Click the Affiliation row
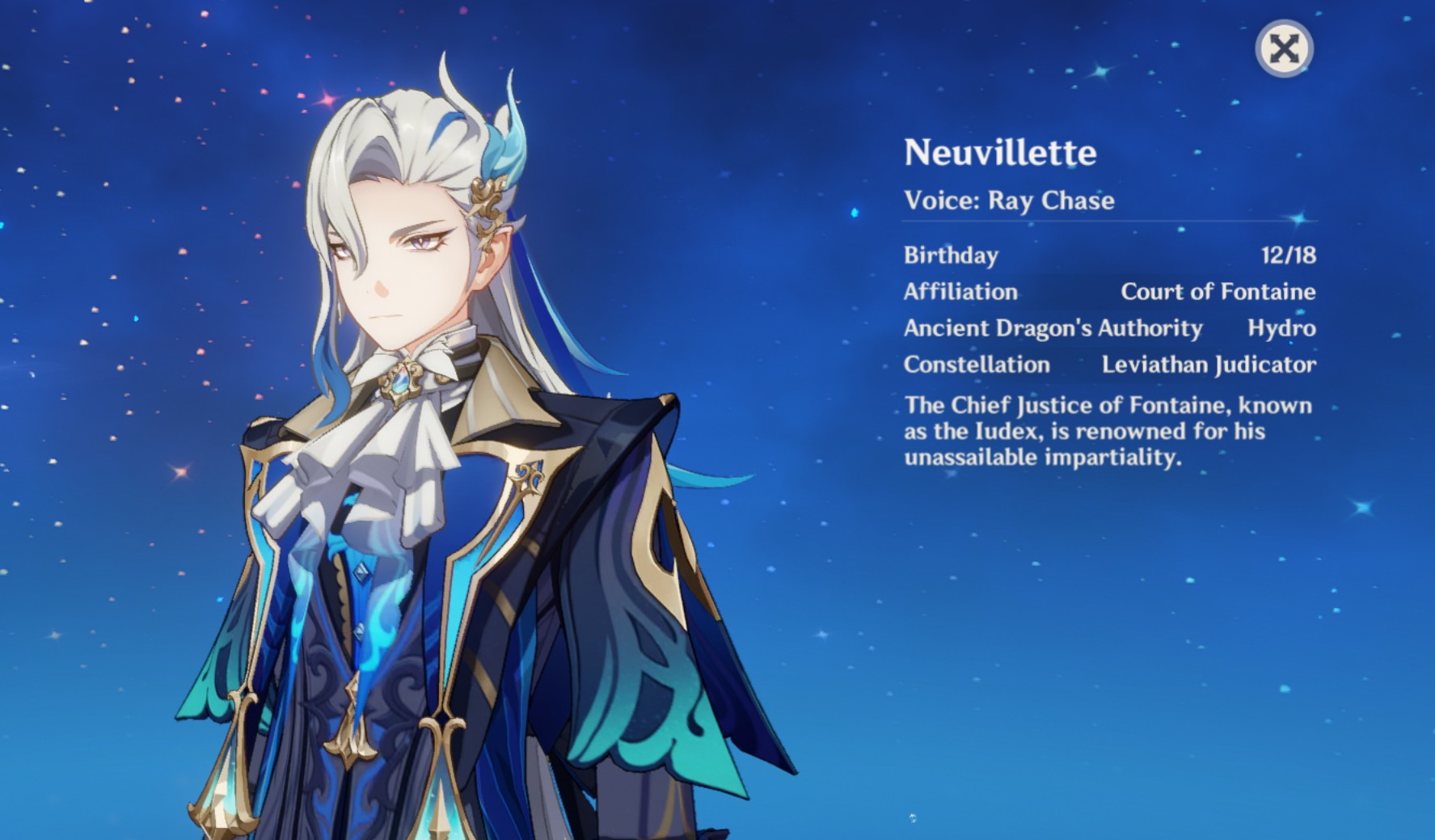This screenshot has width=1435, height=840. [962, 292]
